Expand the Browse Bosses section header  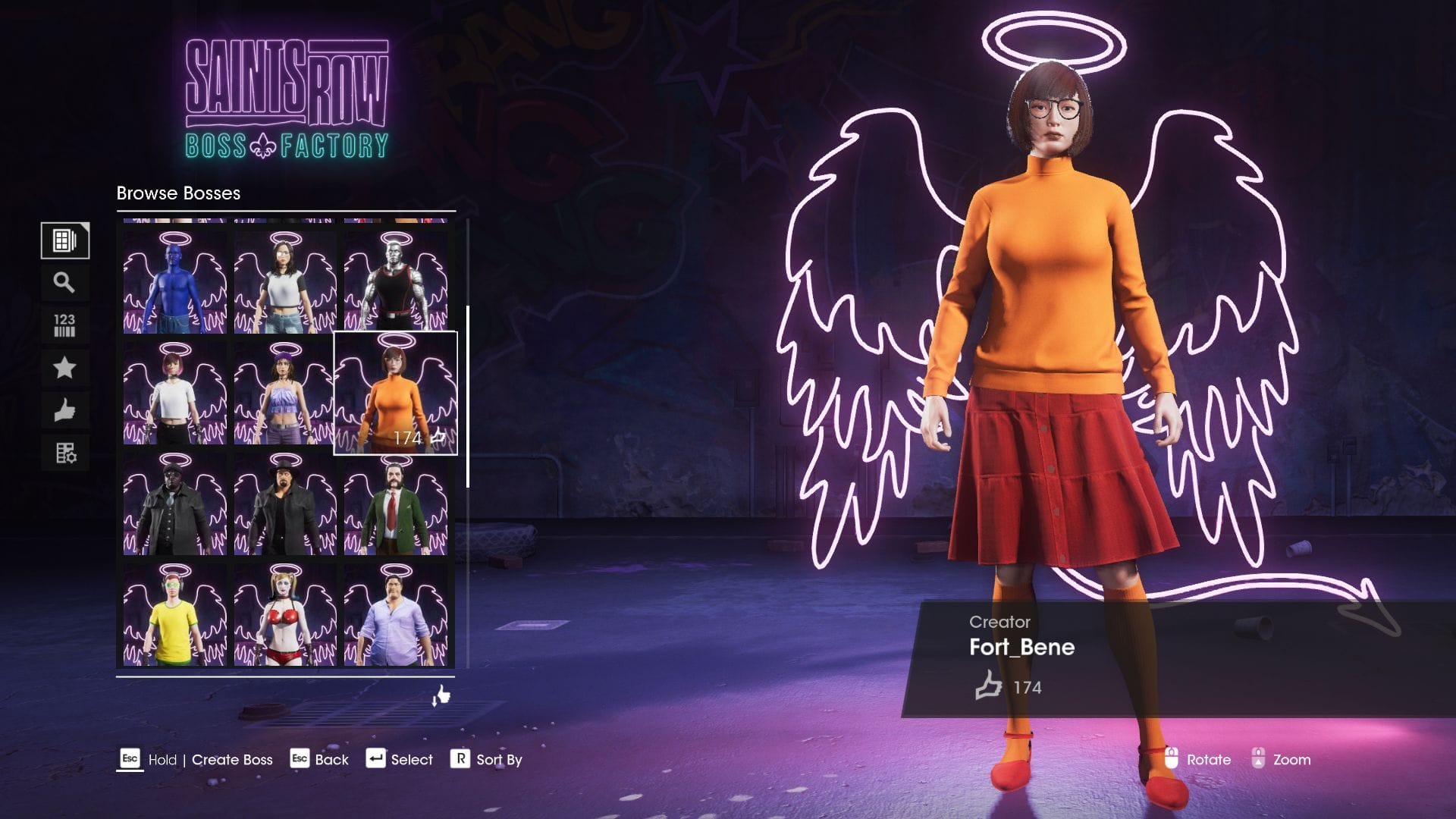tap(177, 193)
